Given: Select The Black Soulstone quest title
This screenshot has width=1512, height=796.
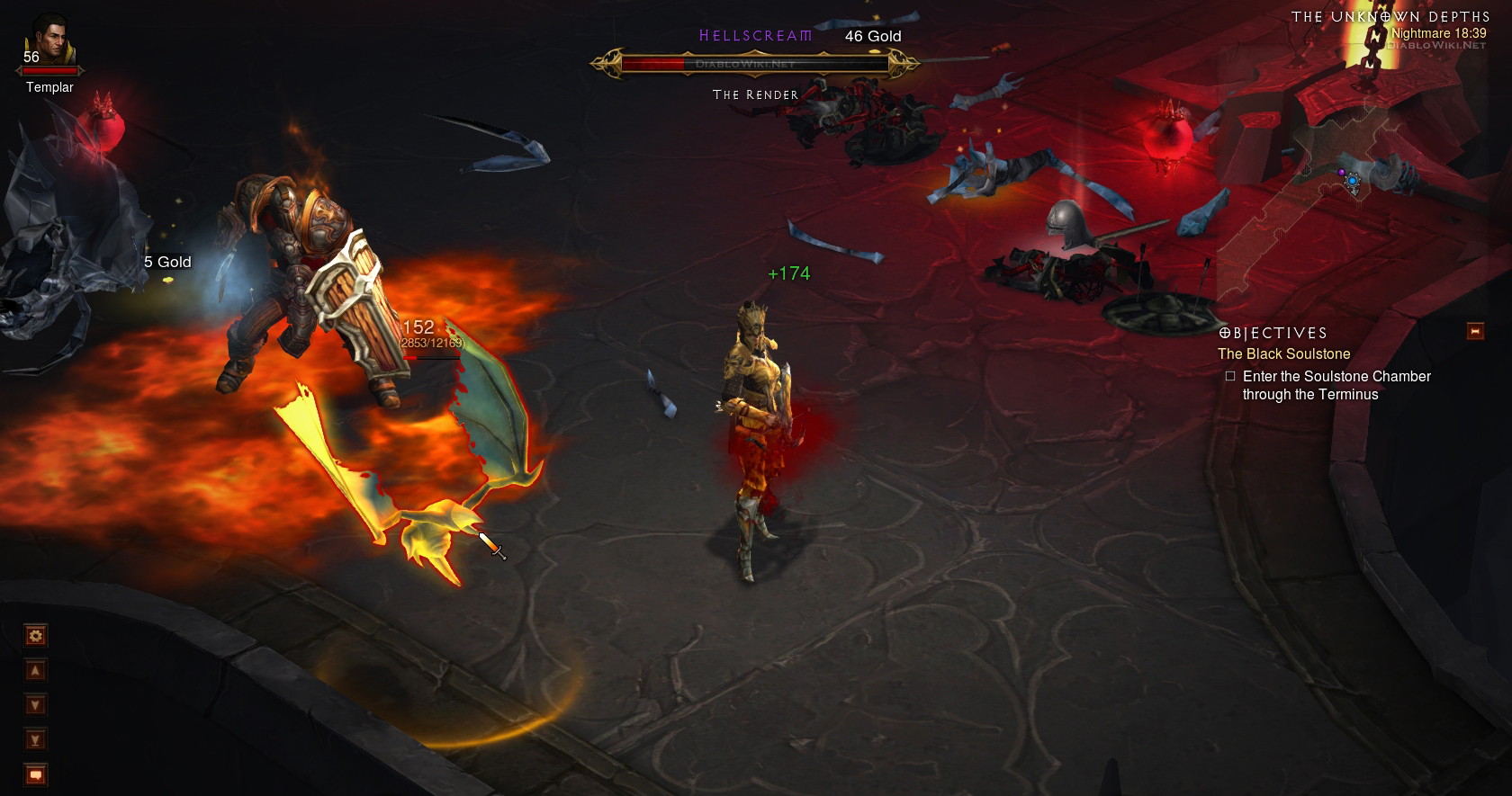Looking at the screenshot, I should click(1283, 354).
